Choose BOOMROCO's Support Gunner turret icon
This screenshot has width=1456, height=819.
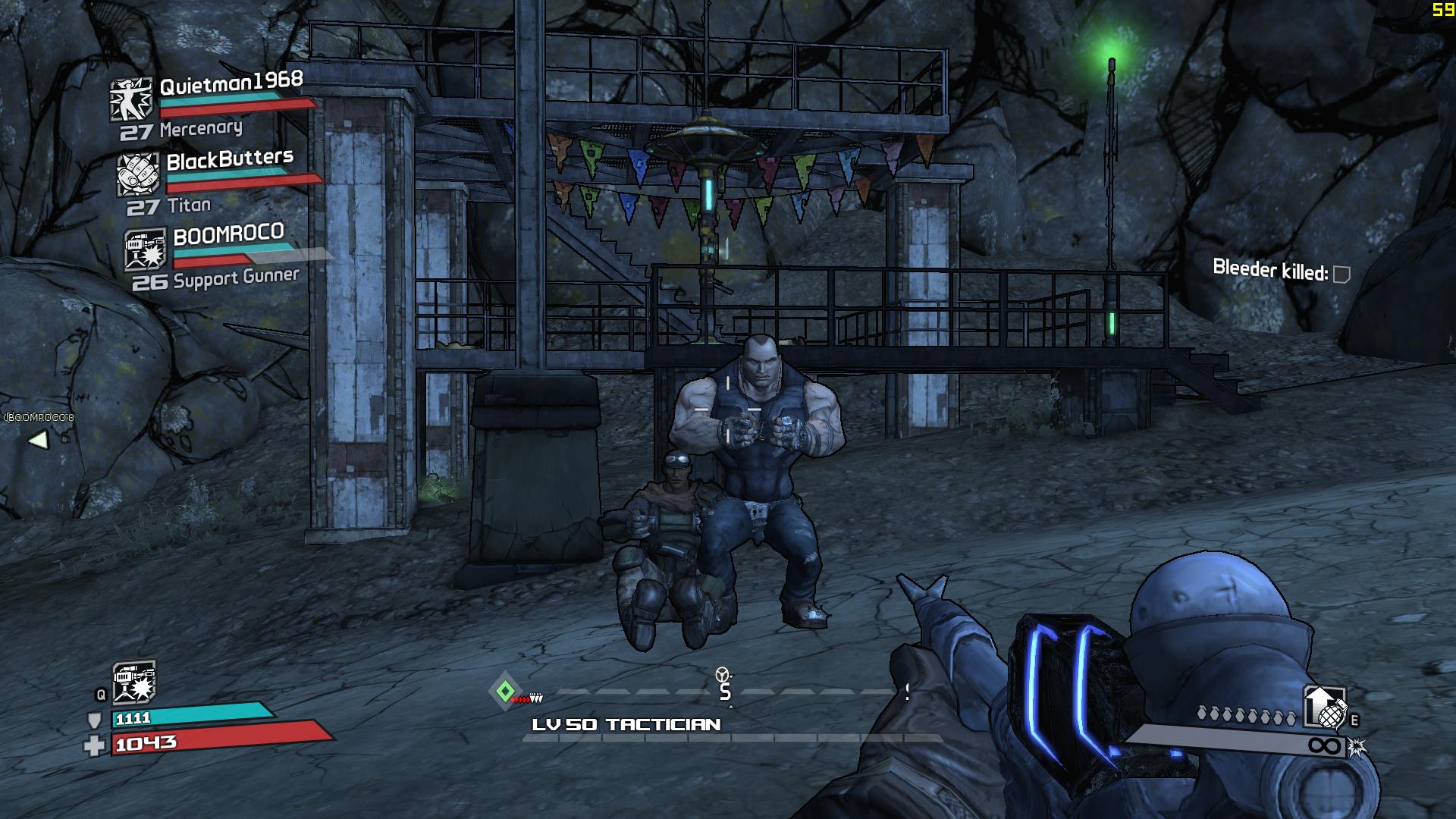click(145, 249)
